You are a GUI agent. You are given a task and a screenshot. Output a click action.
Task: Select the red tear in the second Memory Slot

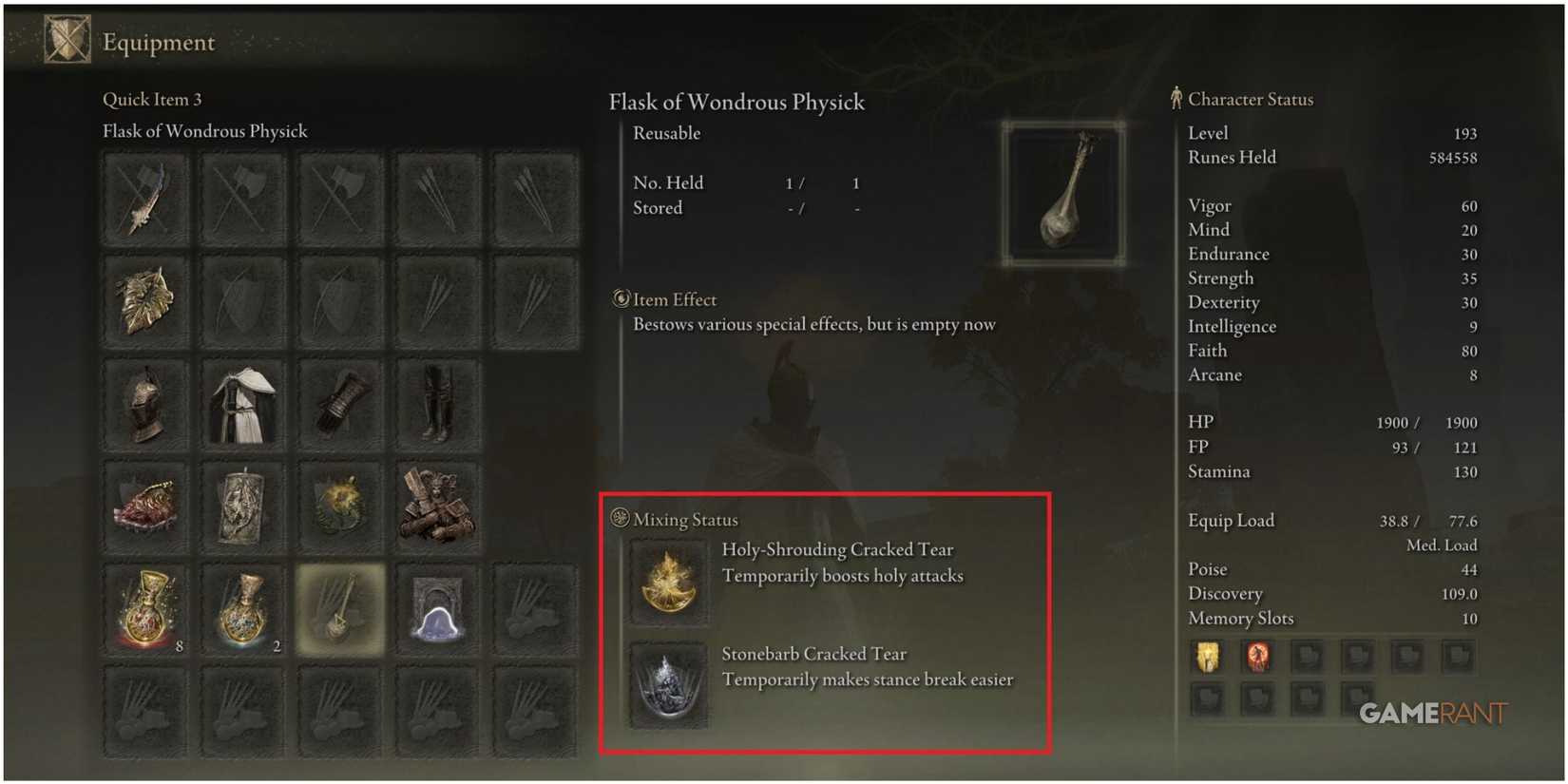click(x=1258, y=658)
